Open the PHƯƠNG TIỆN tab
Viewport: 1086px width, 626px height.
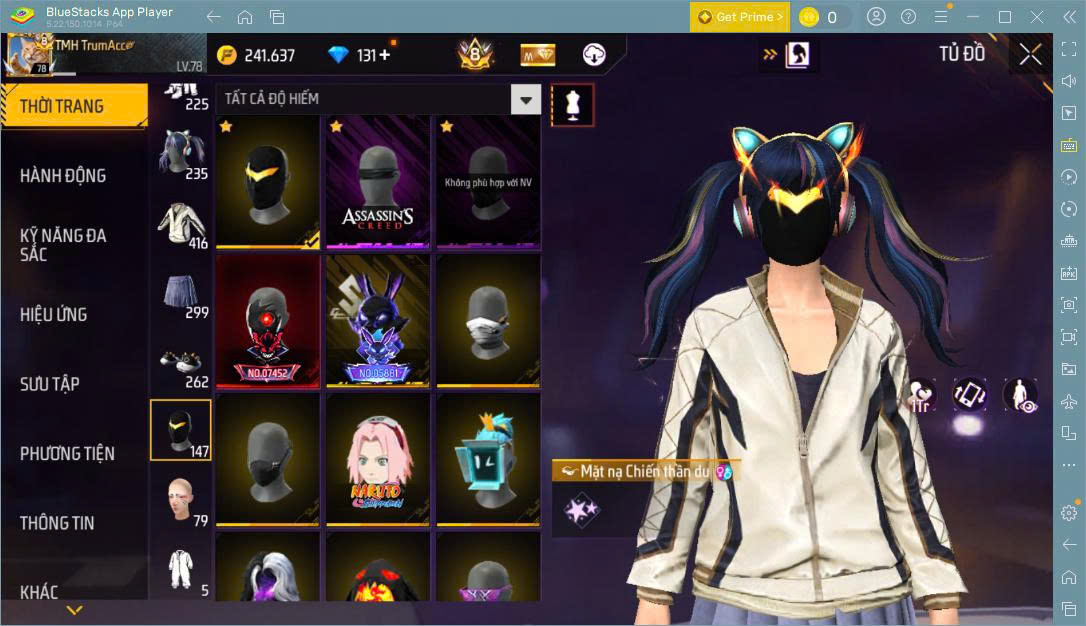[x=67, y=453]
